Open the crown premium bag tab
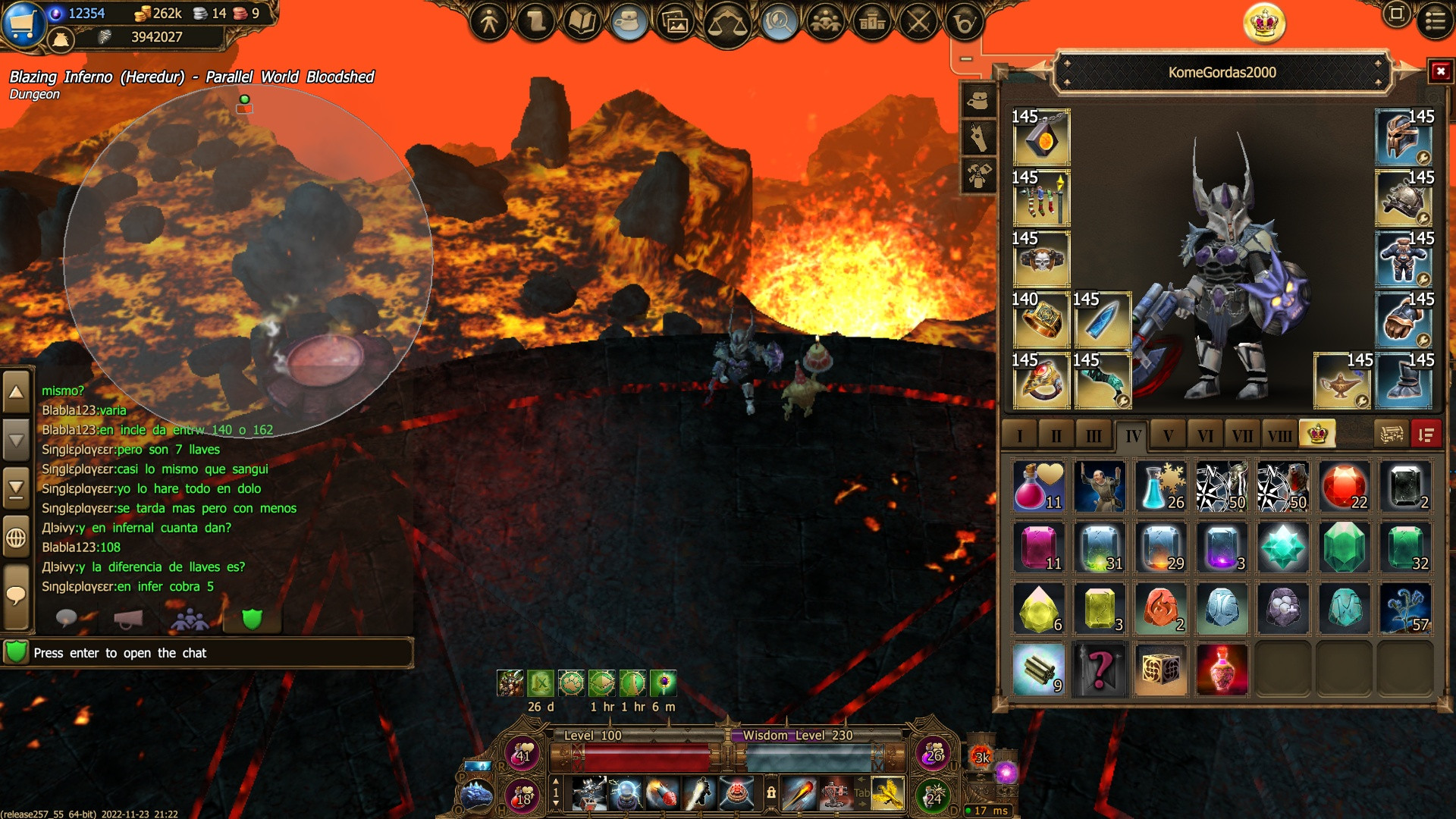 (x=1317, y=434)
